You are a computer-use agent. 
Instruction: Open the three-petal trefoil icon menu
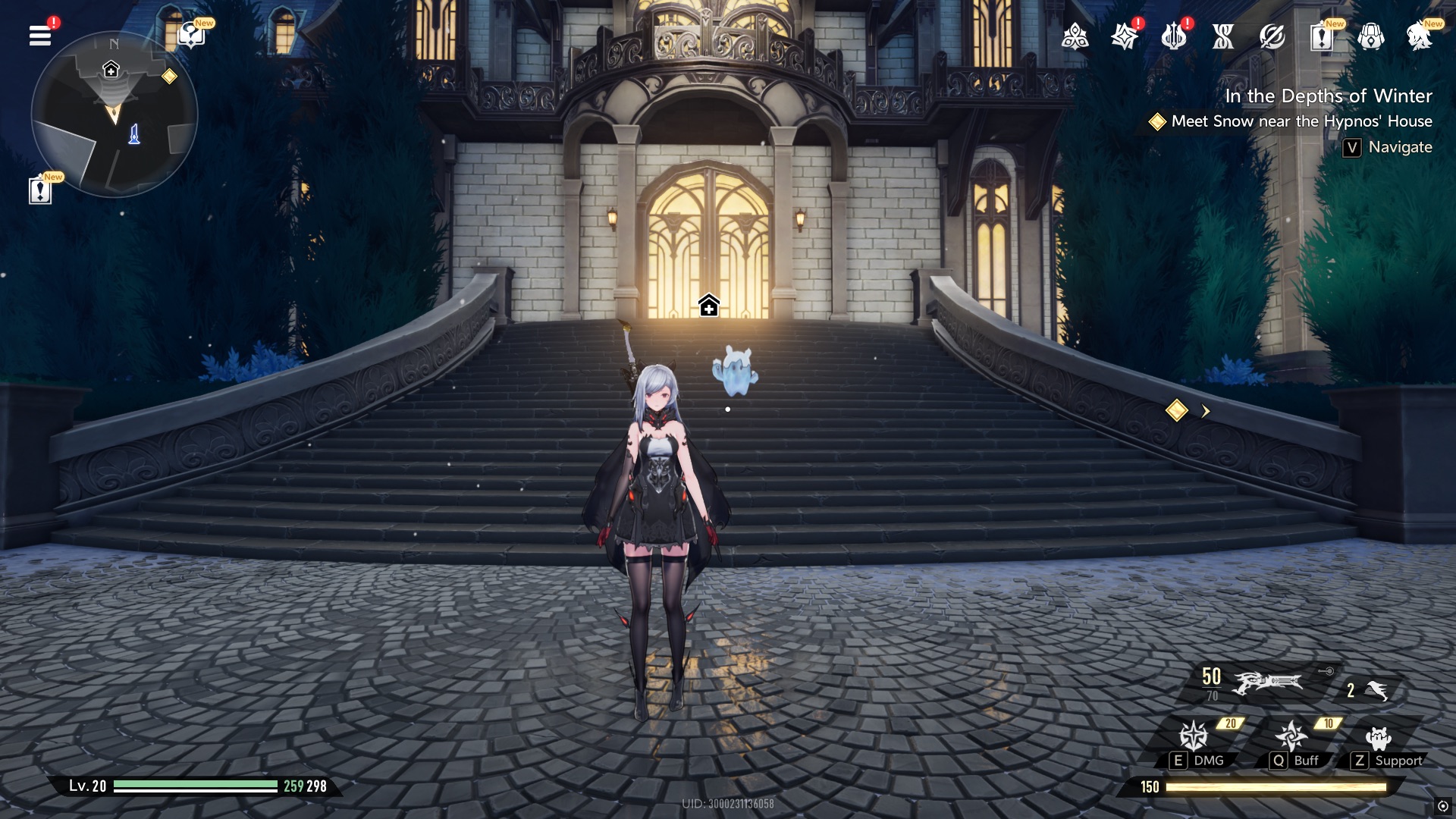coord(1075,36)
